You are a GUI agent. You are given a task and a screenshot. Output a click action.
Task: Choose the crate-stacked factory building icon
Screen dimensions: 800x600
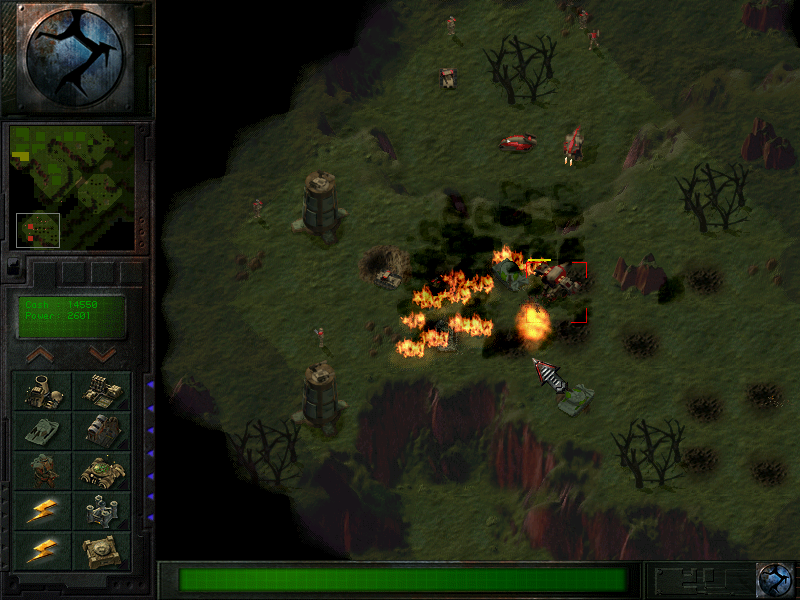(102, 391)
